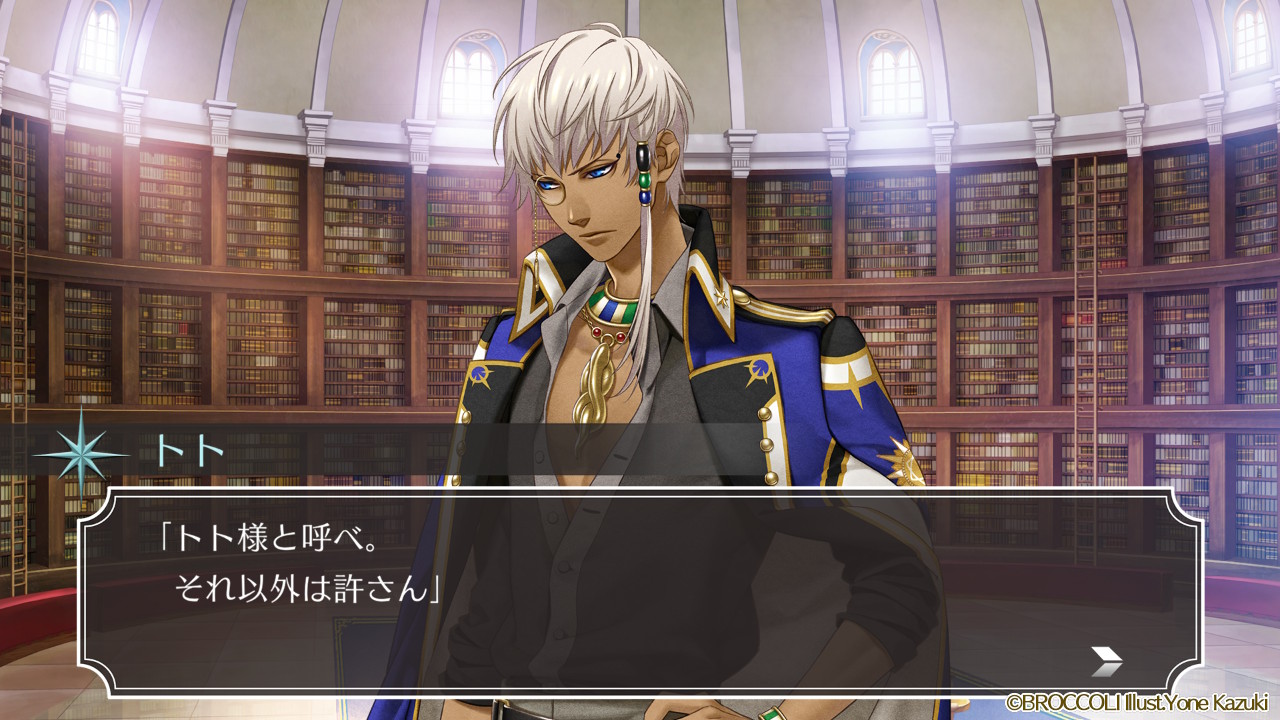Advance dialogue with the white arrow indicator
1280x720 pixels.
pos(1106,659)
